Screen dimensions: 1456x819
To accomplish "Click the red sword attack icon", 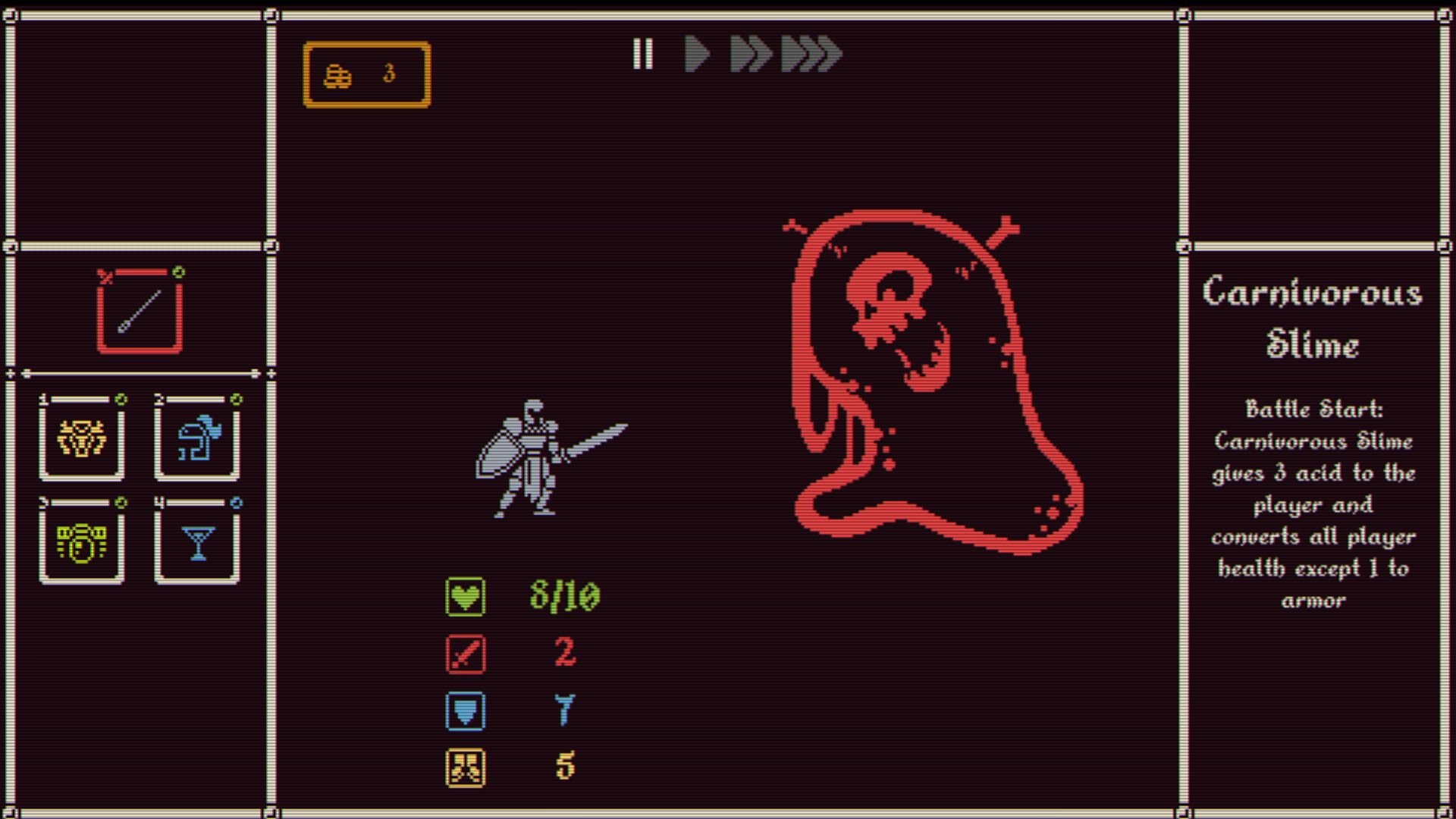I will point(466,654).
